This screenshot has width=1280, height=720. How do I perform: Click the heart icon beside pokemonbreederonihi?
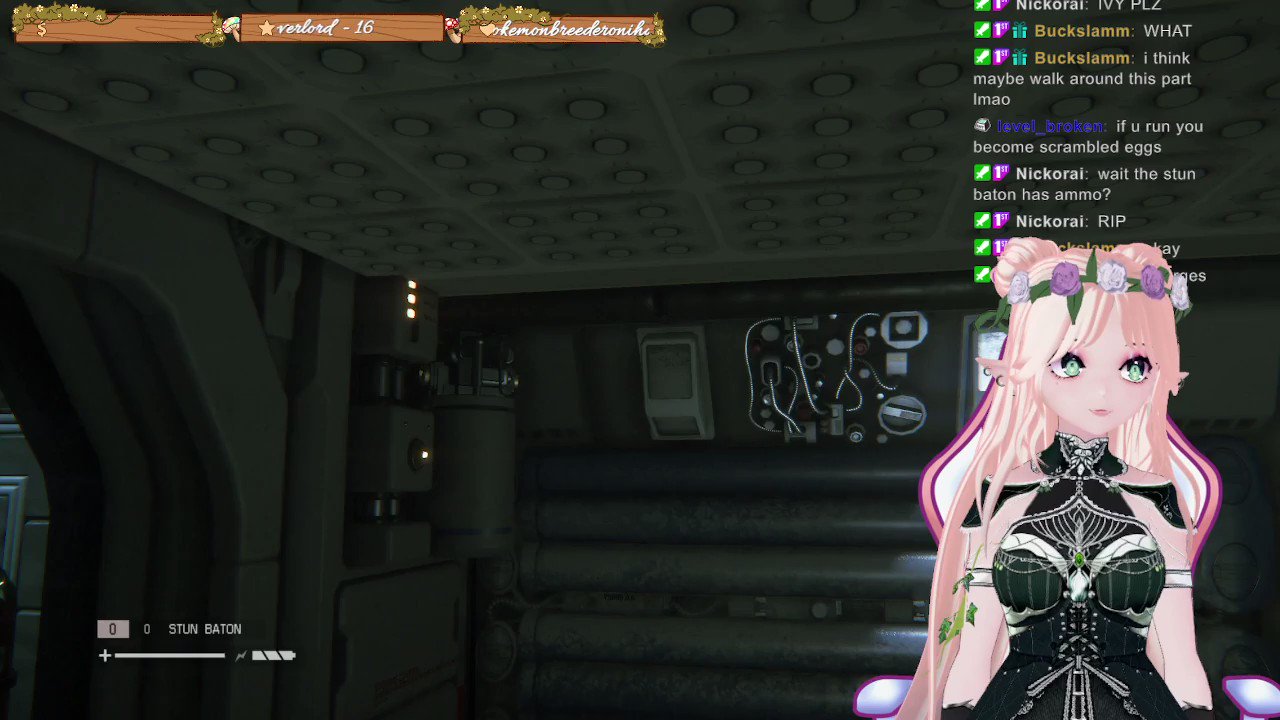tap(487, 31)
